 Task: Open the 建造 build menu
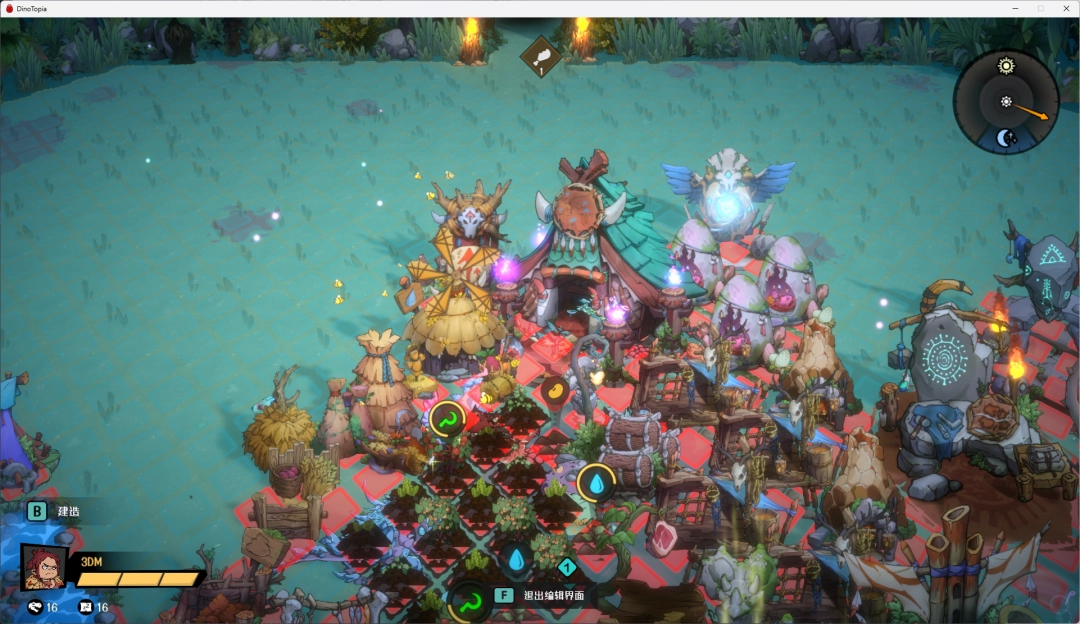tap(37, 511)
